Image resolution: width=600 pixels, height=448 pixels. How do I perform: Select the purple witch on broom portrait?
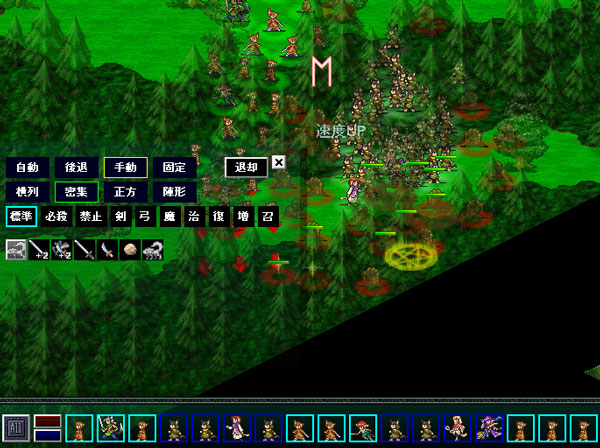(489, 429)
